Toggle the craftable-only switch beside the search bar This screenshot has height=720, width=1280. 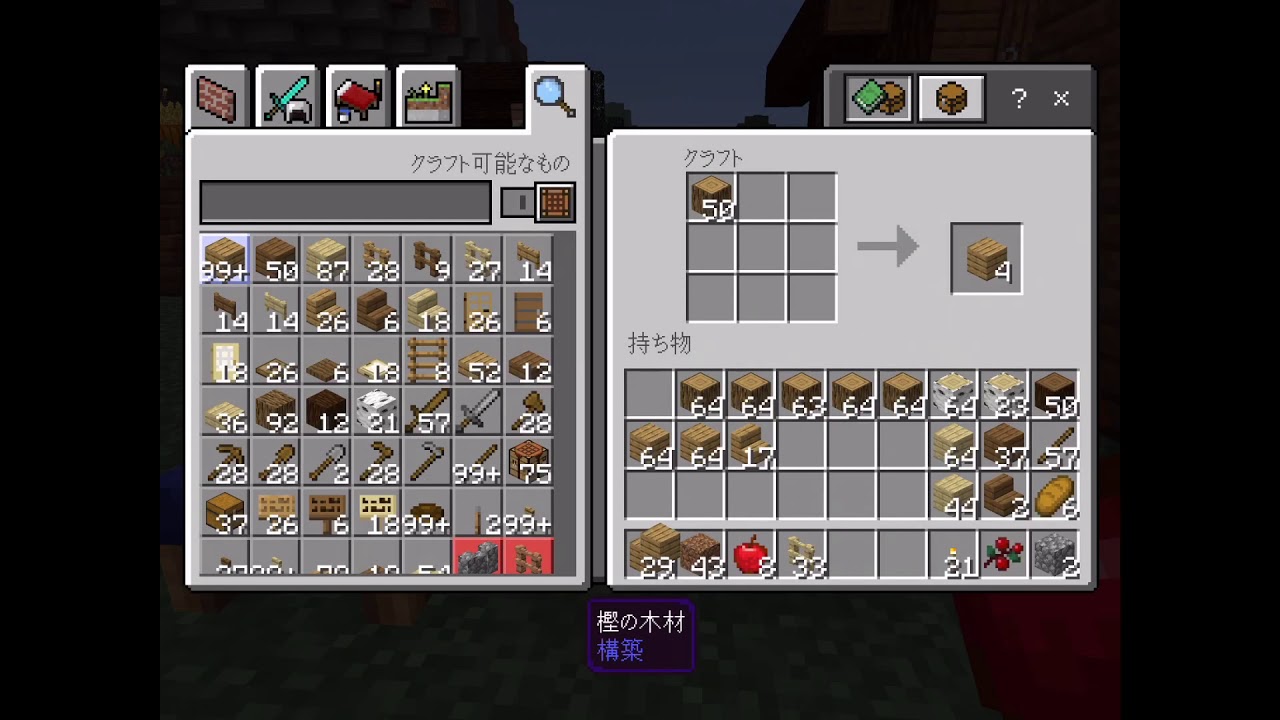tap(517, 202)
